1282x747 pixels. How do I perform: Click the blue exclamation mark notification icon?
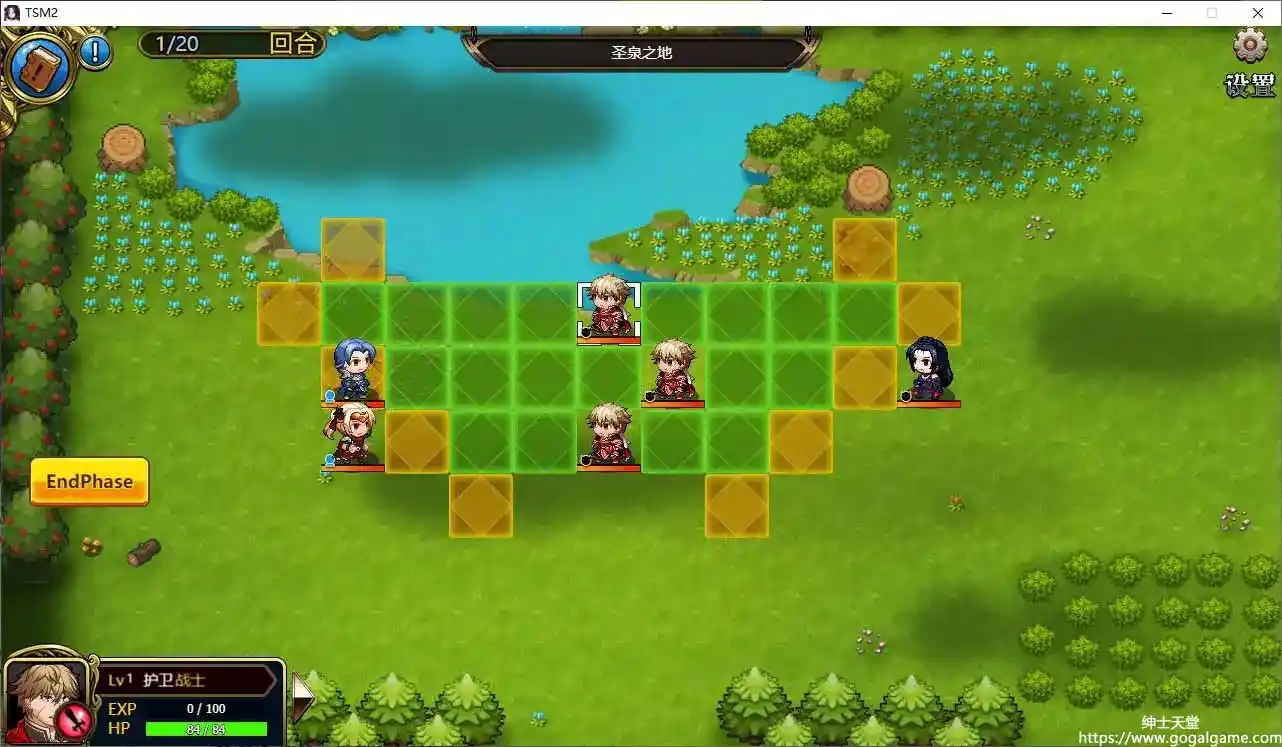[96, 55]
